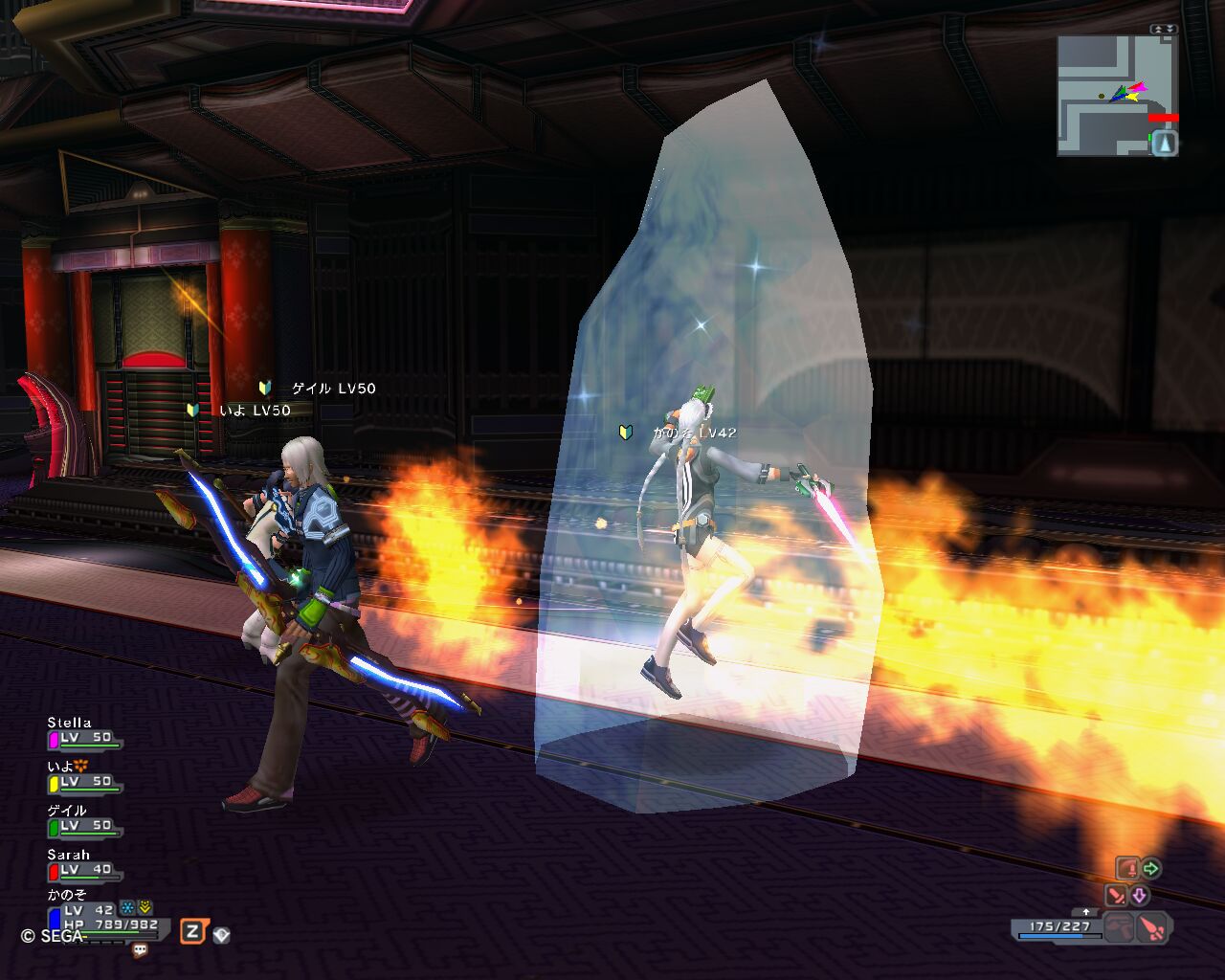Click the orange Z icon
Screen dimensions: 1225x980
(x=192, y=930)
